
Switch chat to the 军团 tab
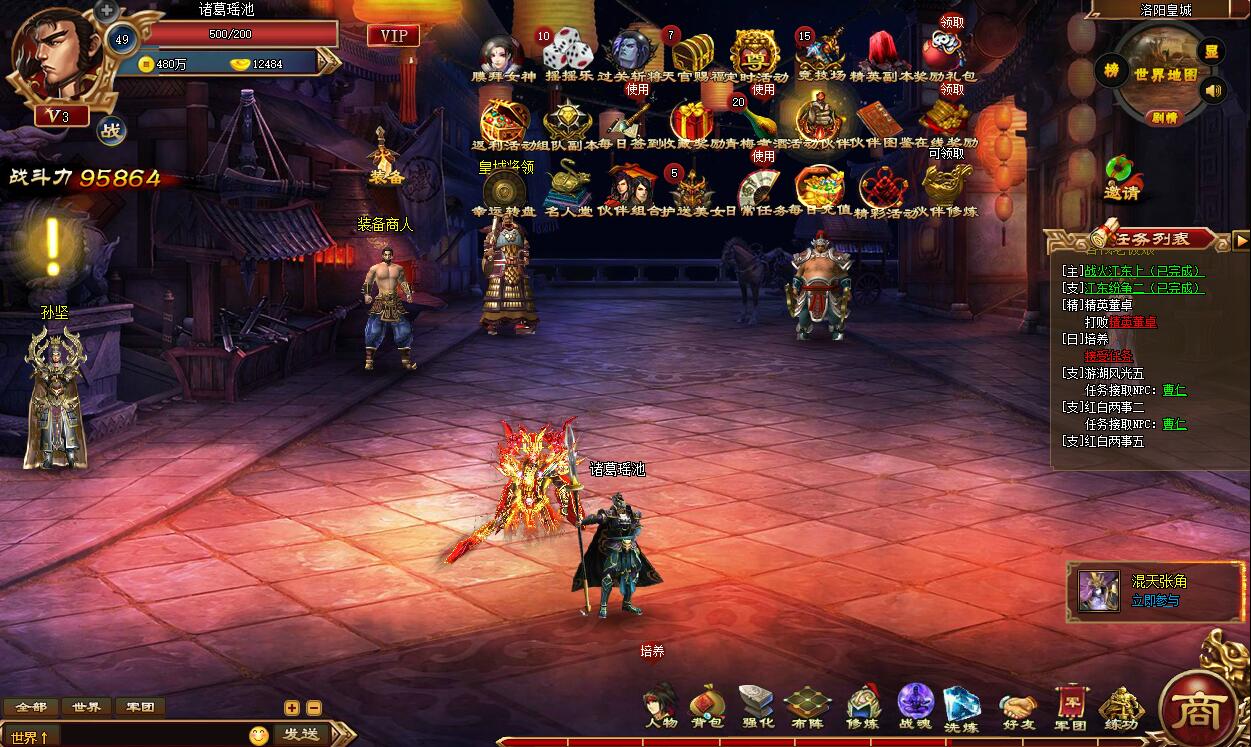click(x=140, y=707)
